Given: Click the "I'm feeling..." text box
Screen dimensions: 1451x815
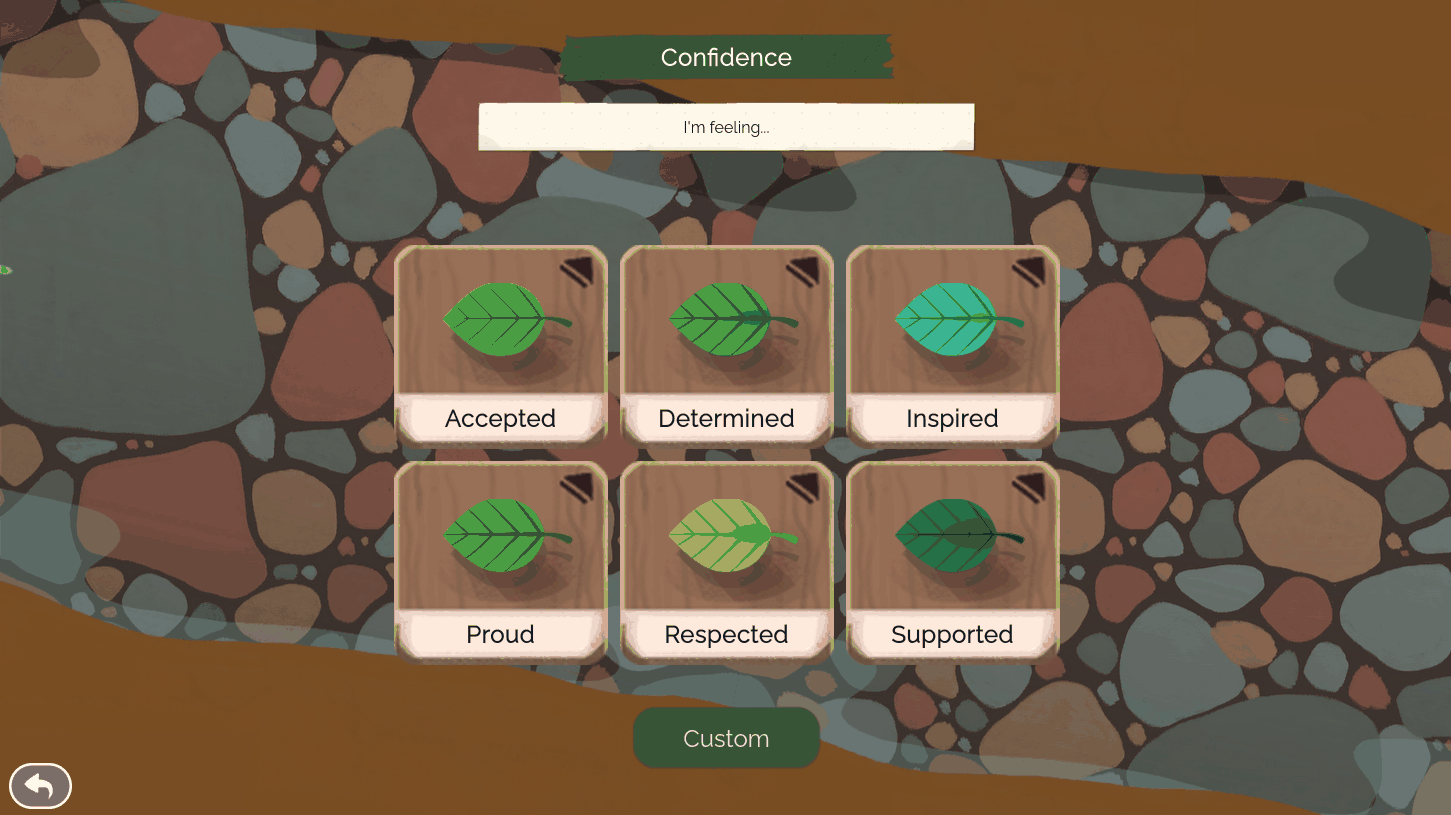Looking at the screenshot, I should [726, 127].
